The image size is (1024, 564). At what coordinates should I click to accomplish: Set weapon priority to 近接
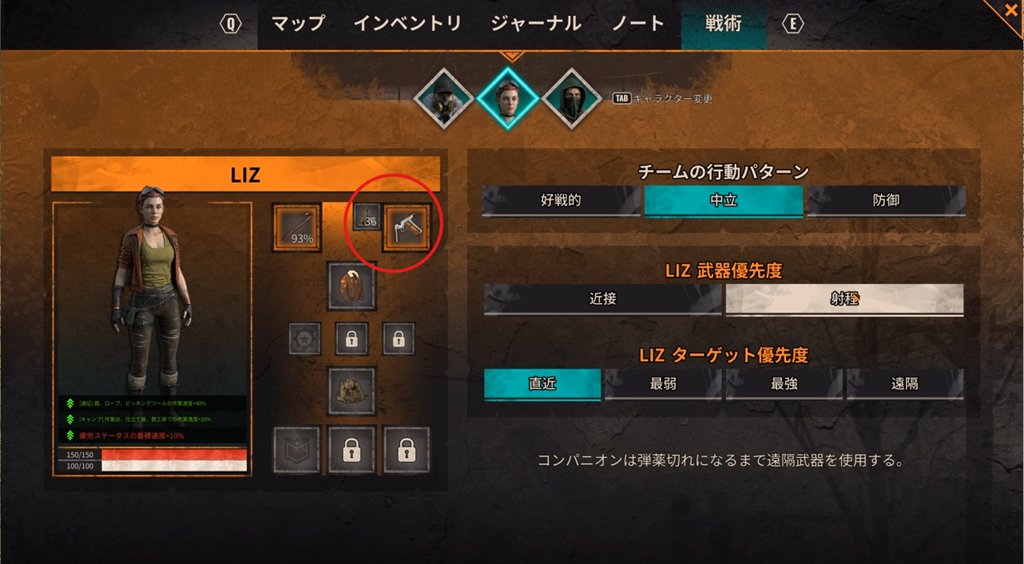[602, 299]
